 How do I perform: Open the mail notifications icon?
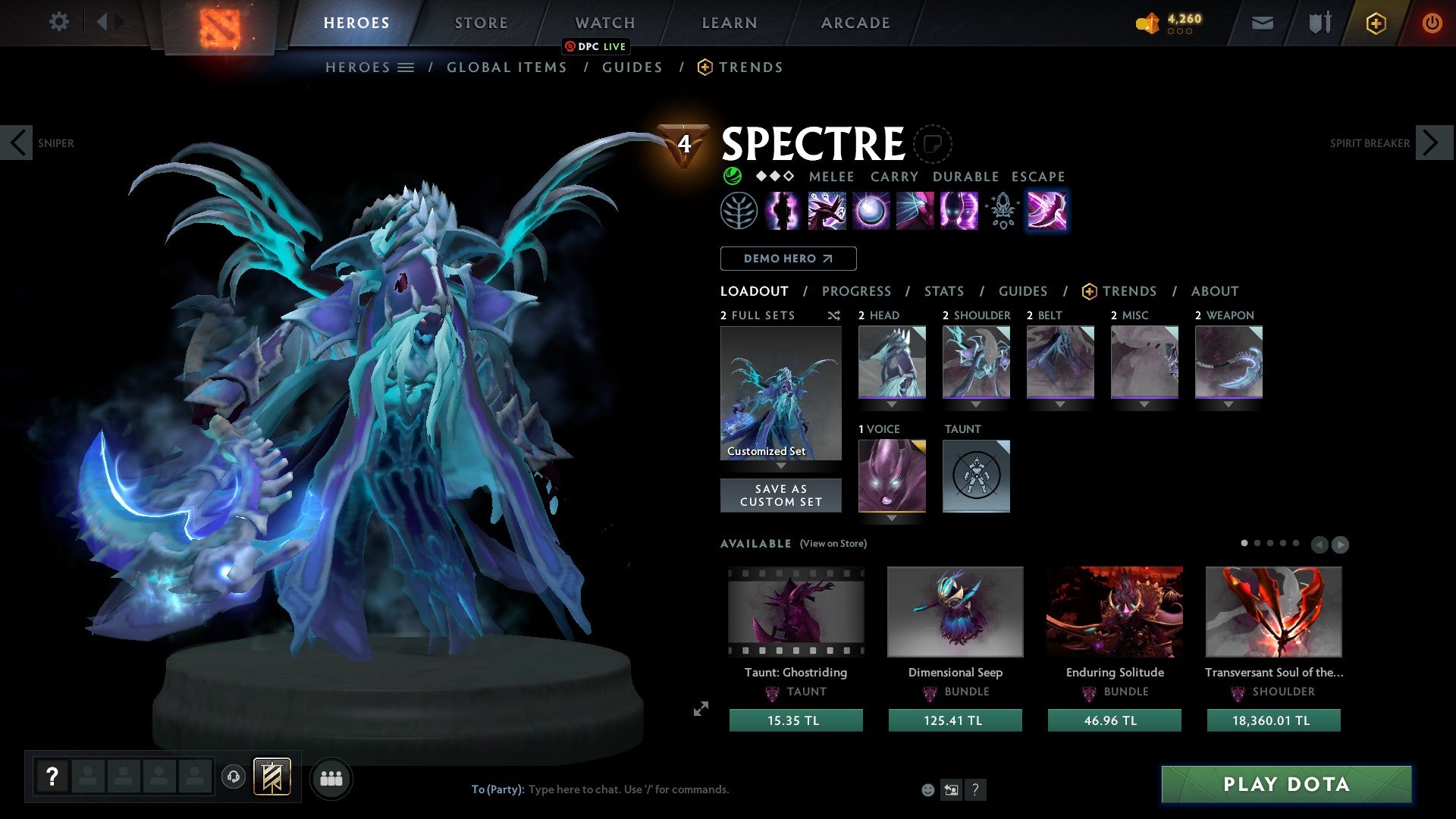point(1263,23)
